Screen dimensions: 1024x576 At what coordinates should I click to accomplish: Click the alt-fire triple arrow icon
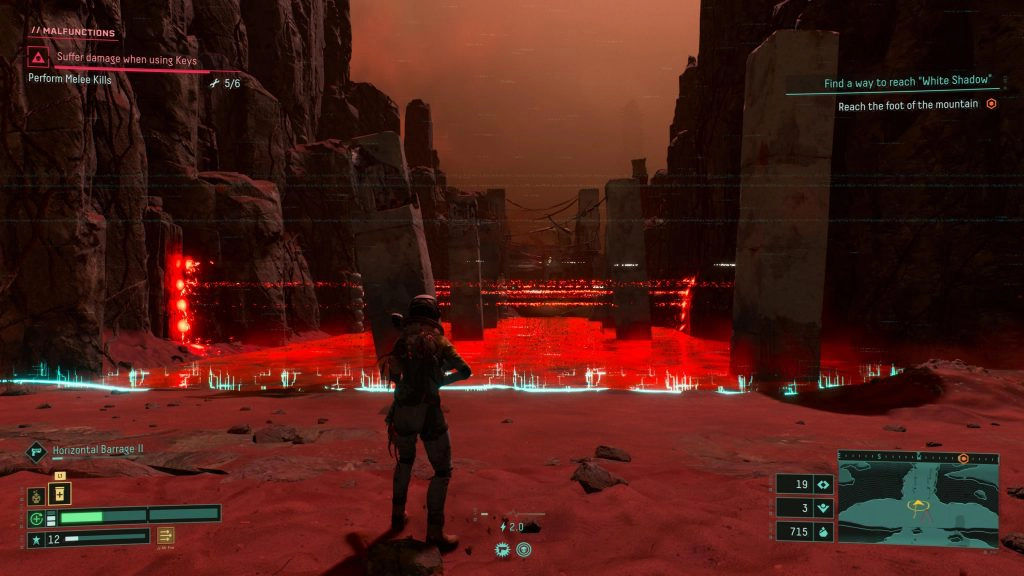coord(165,536)
